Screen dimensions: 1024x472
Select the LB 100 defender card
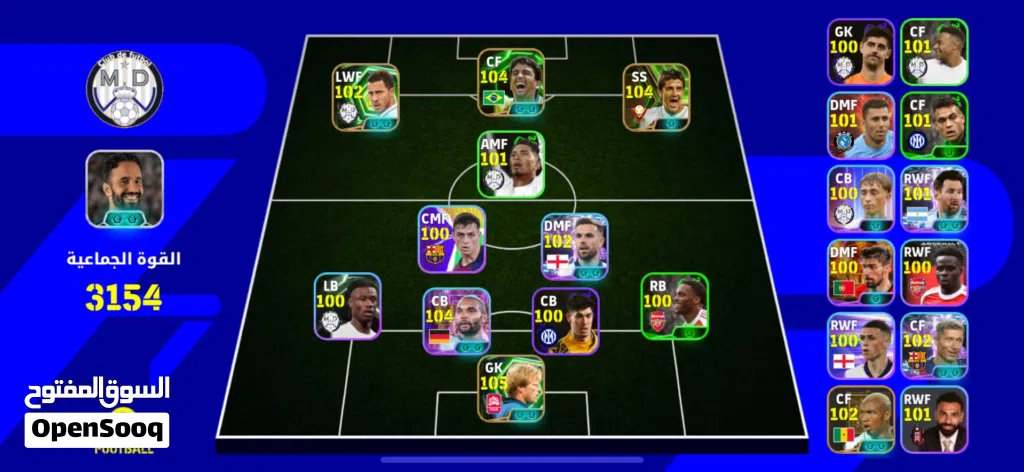tap(347, 306)
